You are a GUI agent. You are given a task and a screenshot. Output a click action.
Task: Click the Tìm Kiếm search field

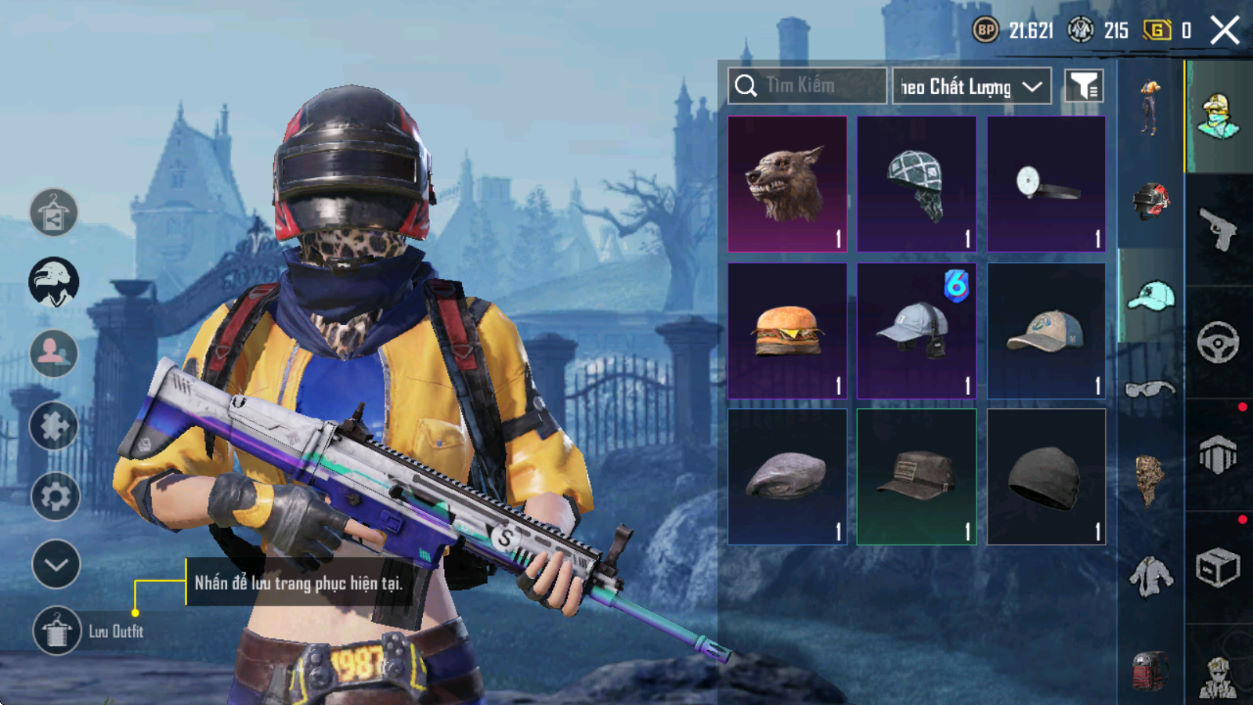[x=808, y=86]
